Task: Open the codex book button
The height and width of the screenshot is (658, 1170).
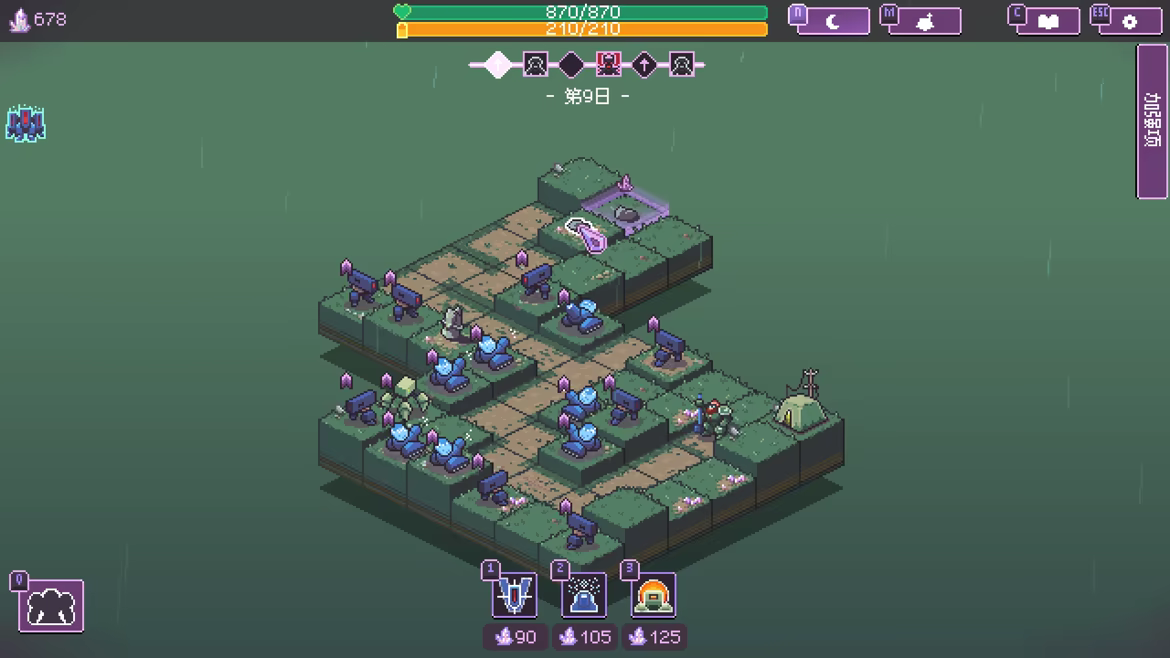Action: [x=1047, y=21]
